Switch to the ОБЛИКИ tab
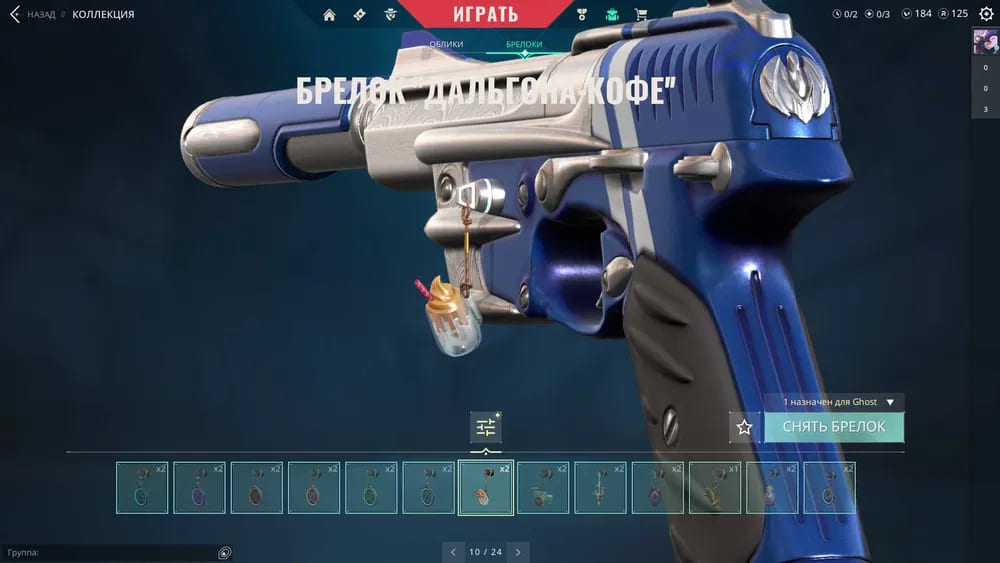The height and width of the screenshot is (563, 1000). pos(446,45)
